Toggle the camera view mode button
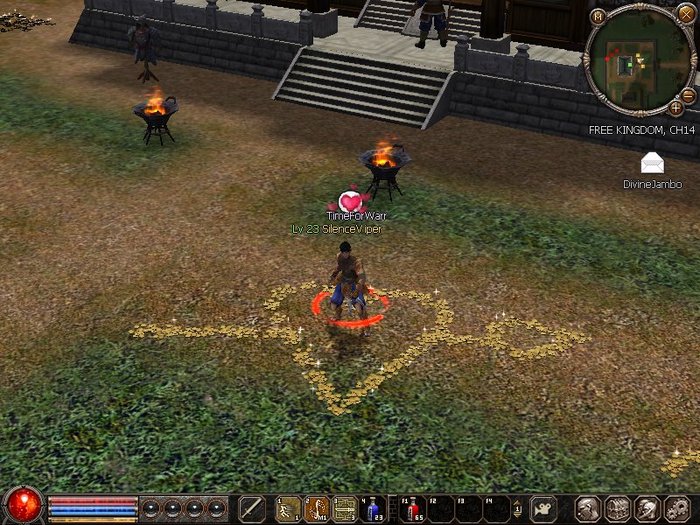 point(543,507)
